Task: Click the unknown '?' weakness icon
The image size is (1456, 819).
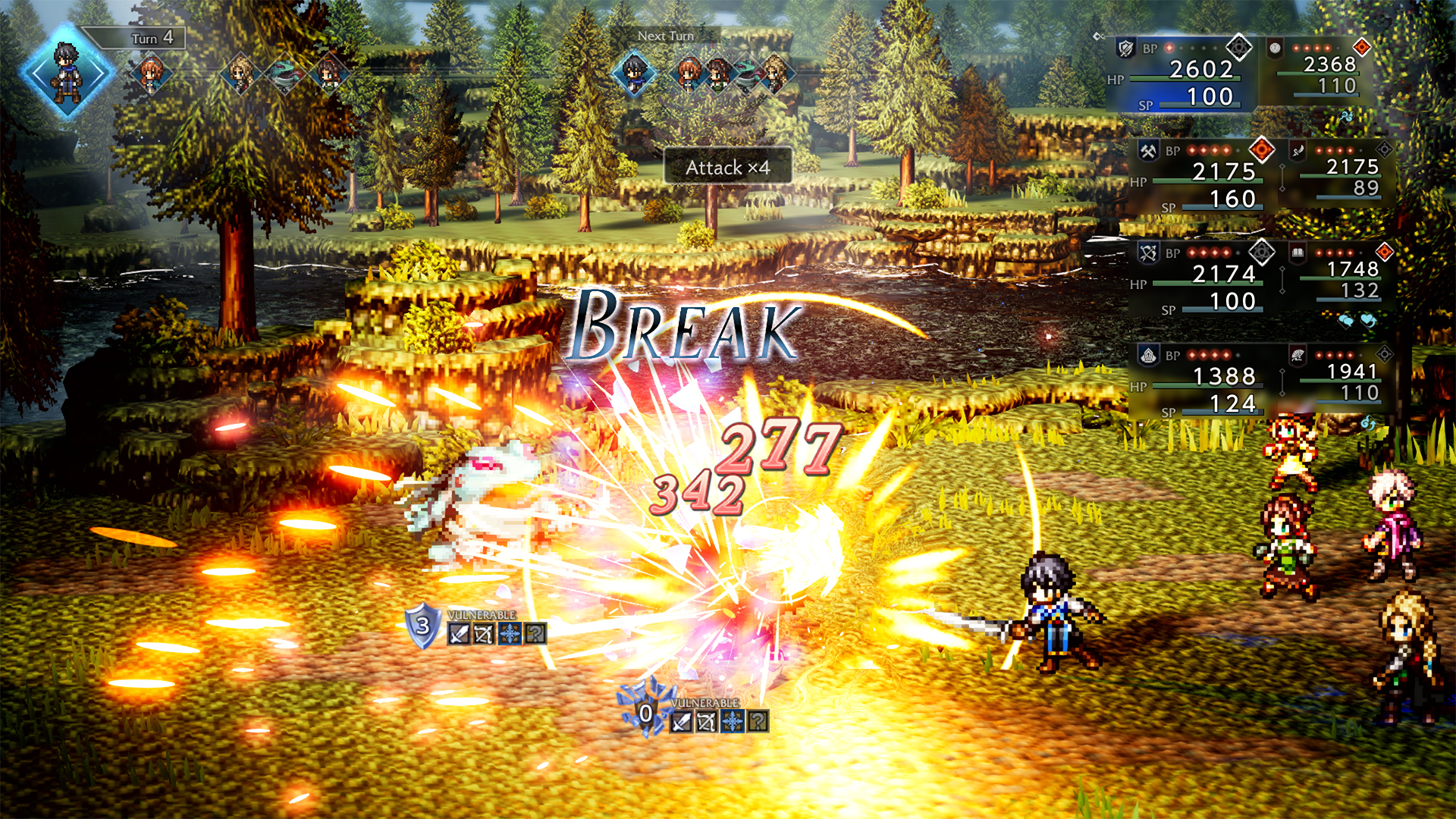Action: (536, 635)
